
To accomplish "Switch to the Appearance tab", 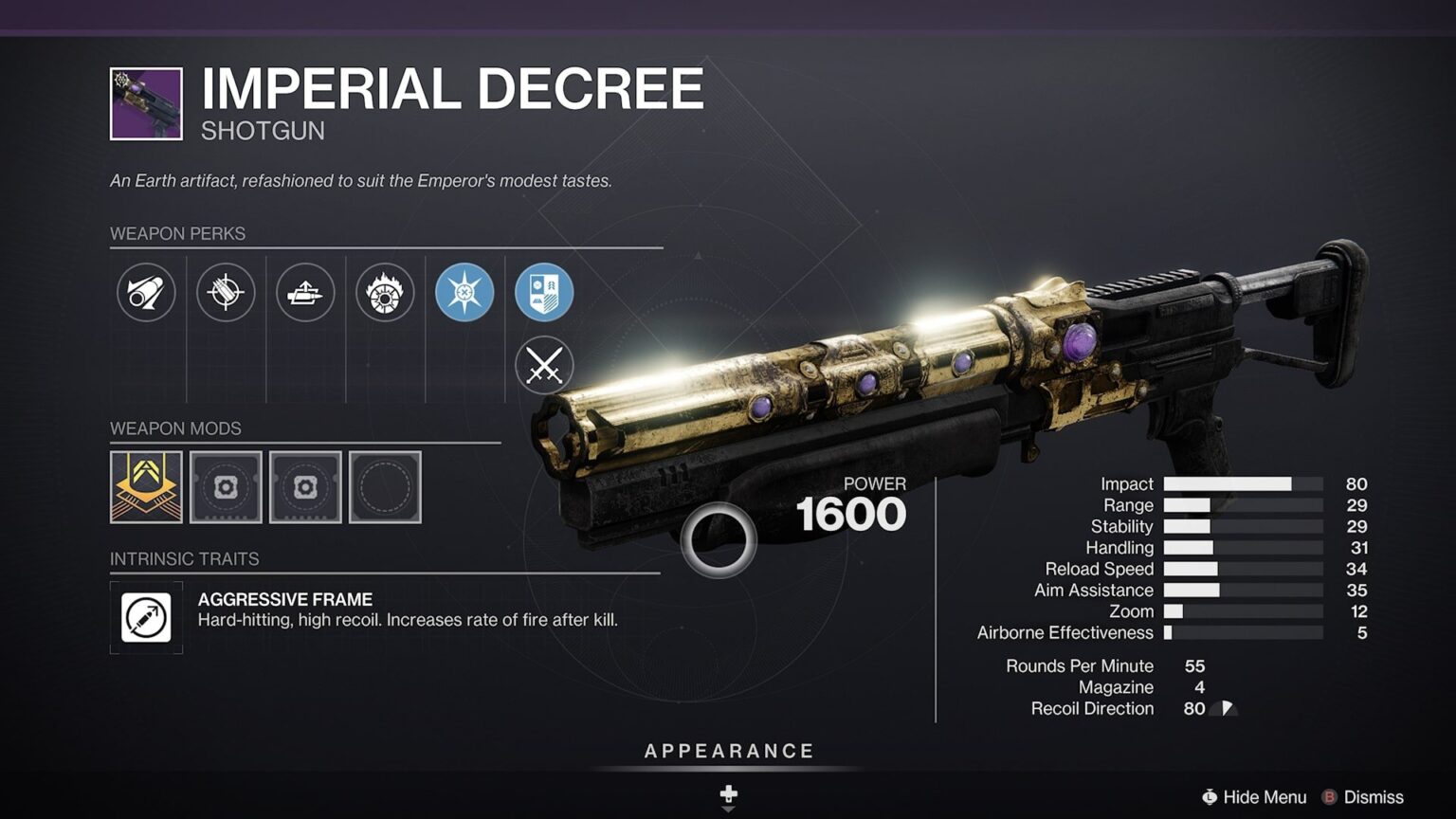I will 728,750.
